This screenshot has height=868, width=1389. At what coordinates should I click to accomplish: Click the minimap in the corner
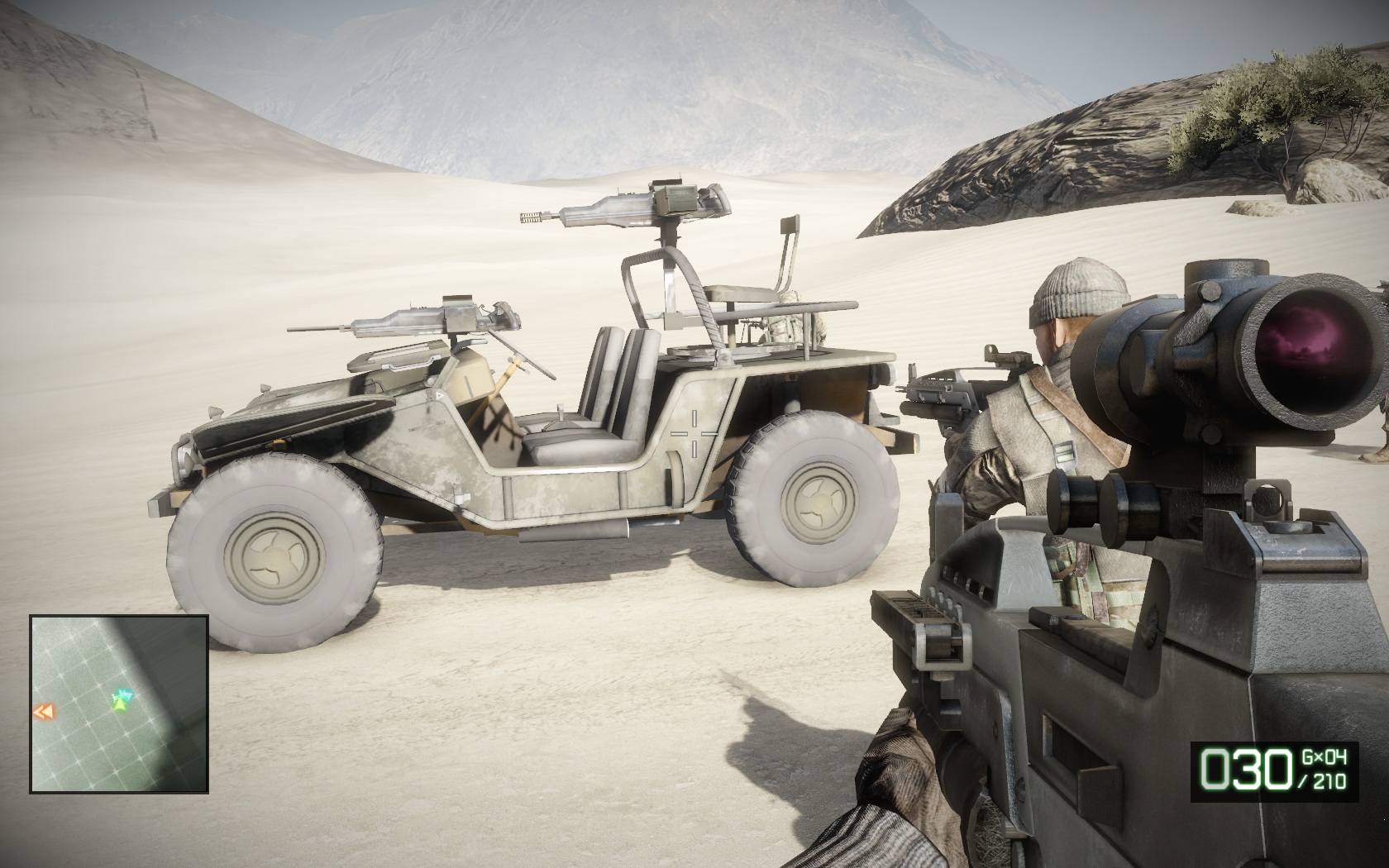(x=119, y=704)
